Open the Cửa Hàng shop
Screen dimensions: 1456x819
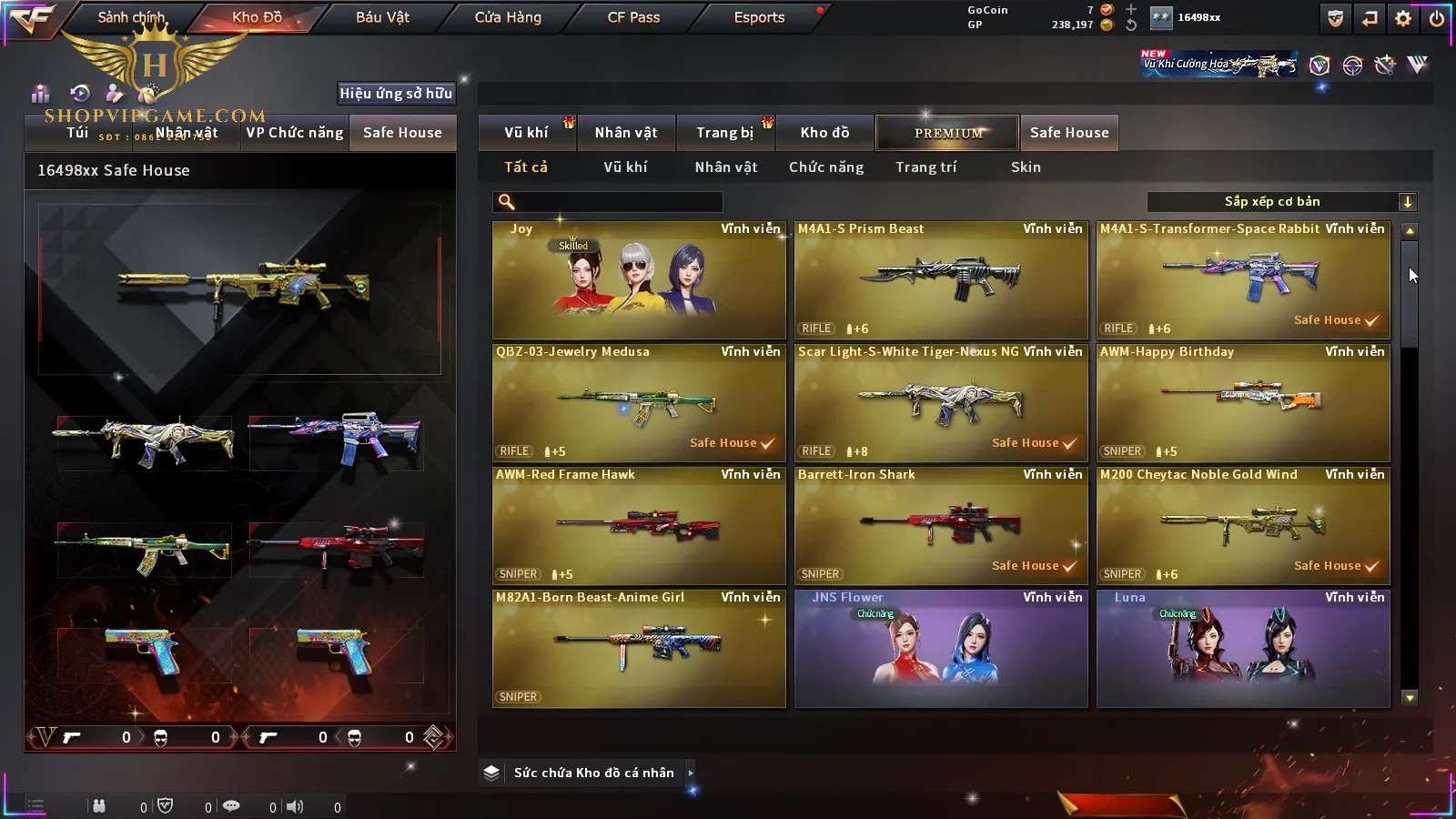pyautogui.click(x=508, y=17)
